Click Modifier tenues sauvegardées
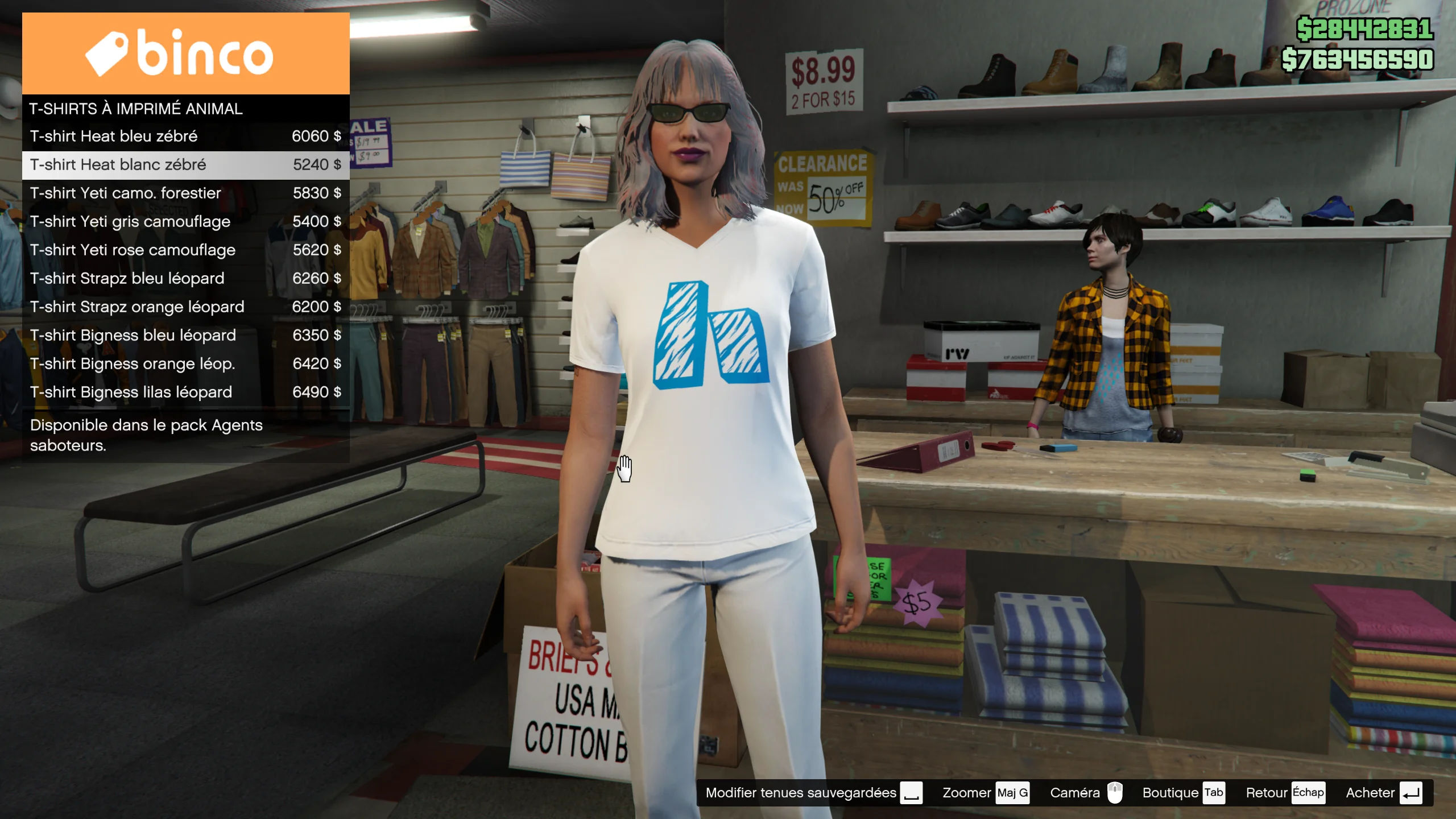This screenshot has width=1456, height=819. click(813, 793)
